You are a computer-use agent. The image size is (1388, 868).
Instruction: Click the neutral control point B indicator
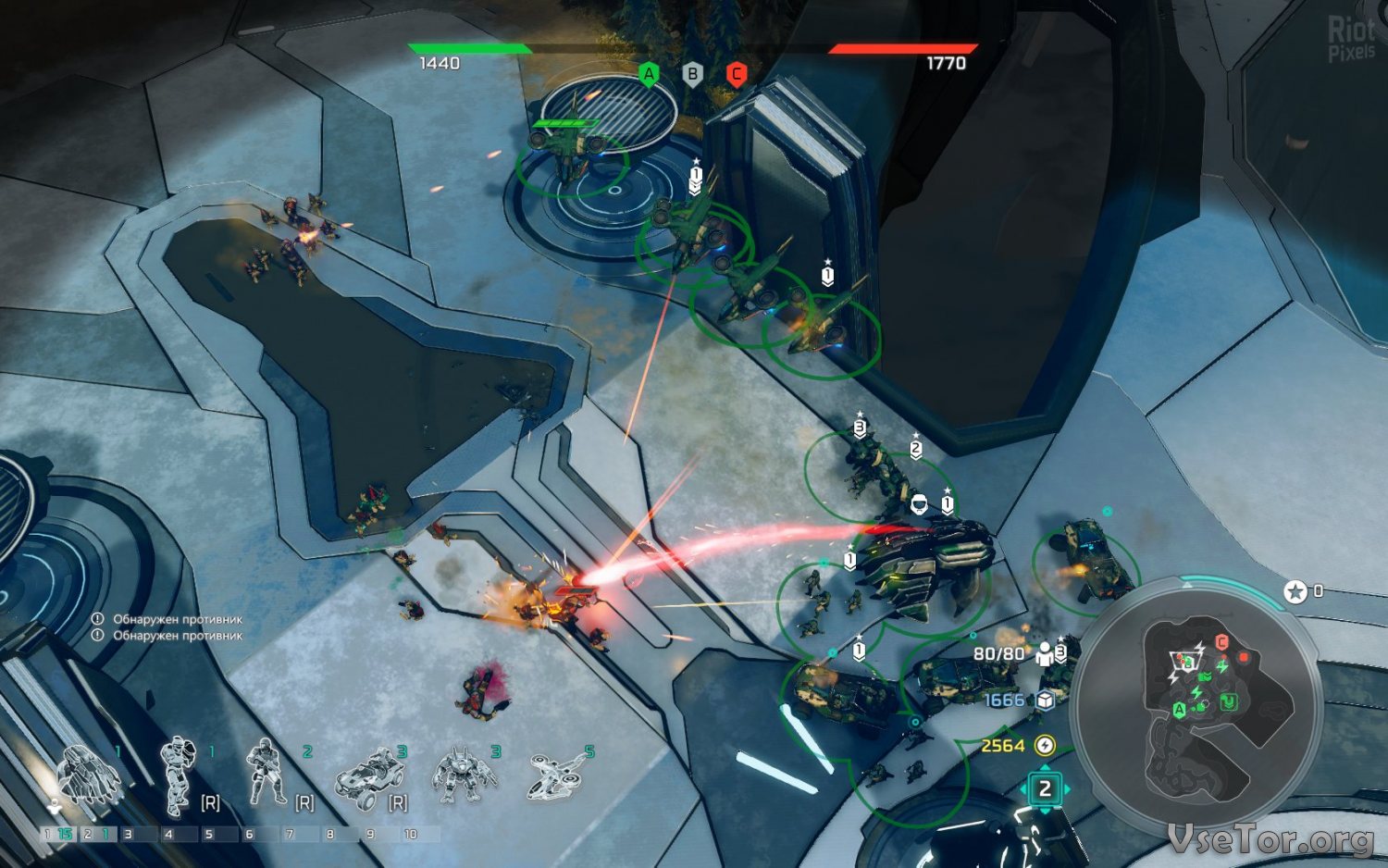click(x=692, y=74)
